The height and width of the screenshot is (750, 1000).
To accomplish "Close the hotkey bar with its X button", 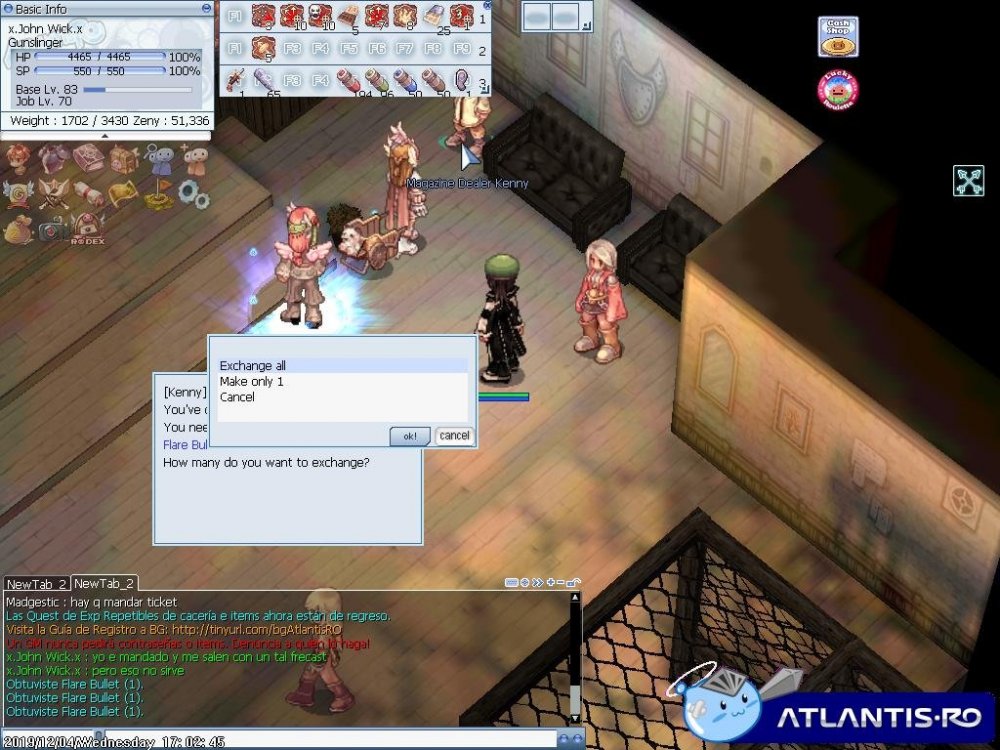I will tap(487, 5).
